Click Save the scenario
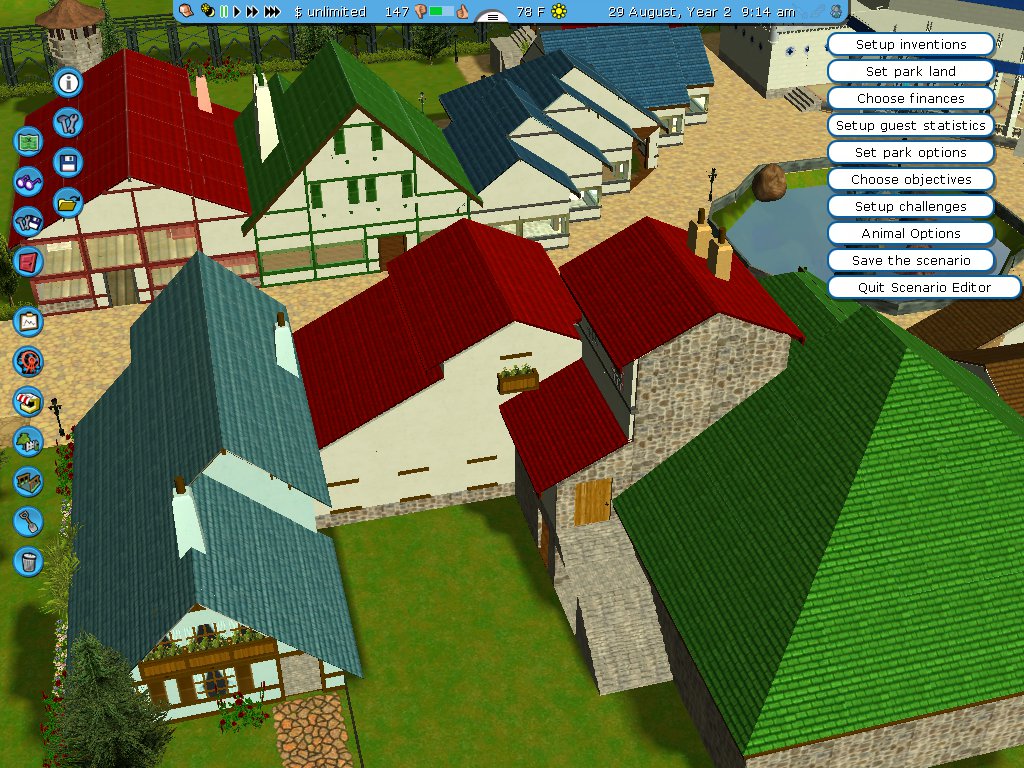 (x=911, y=261)
